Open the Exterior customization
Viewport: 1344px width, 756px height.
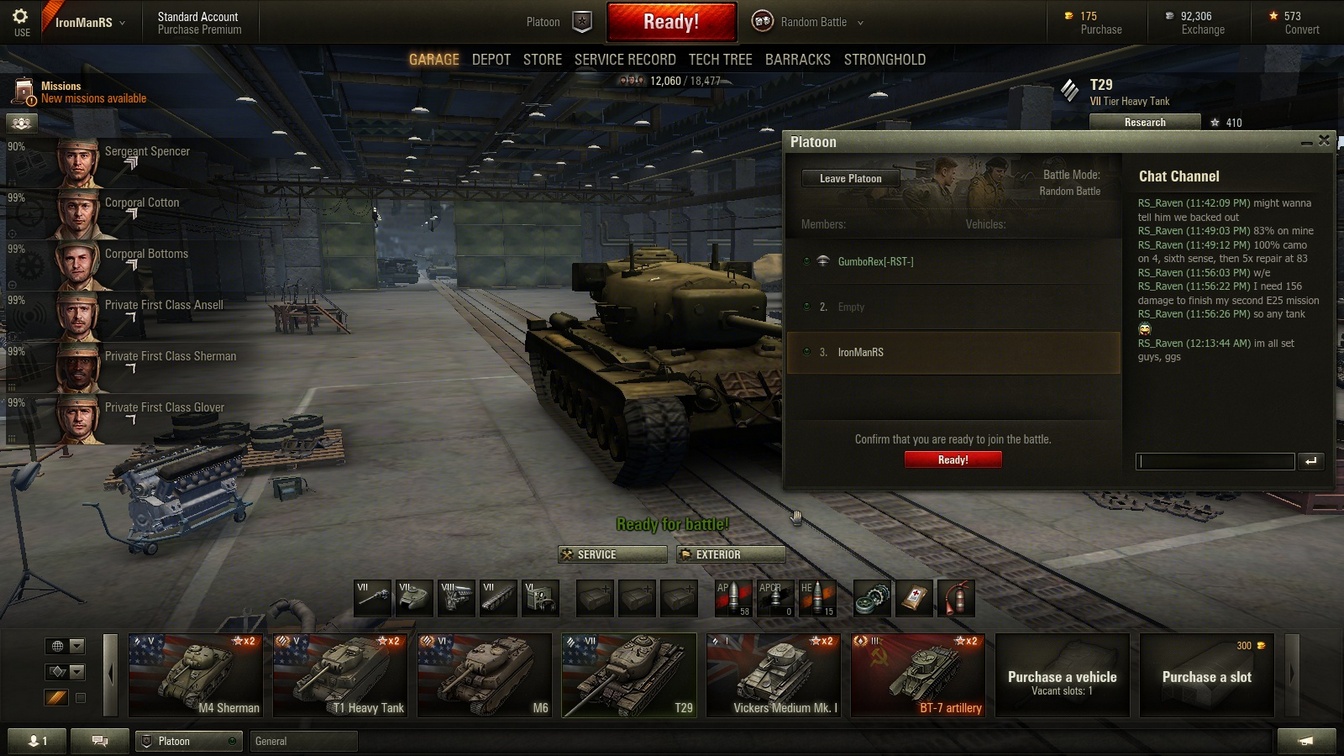tap(731, 555)
